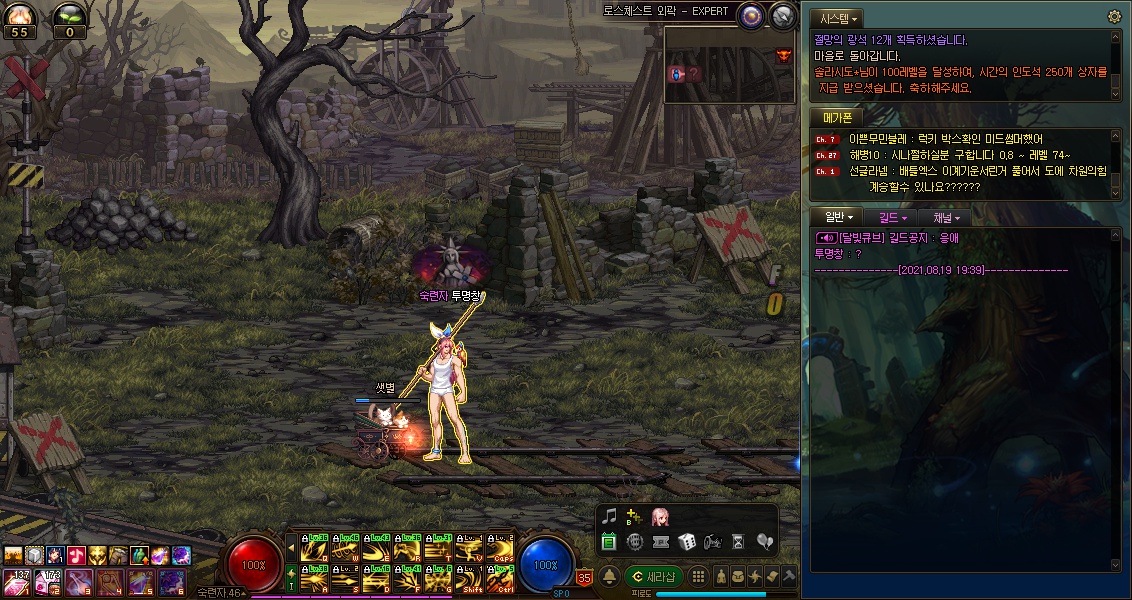The image size is (1132, 600).
Task: Open the grid menu button
Action: click(699, 577)
